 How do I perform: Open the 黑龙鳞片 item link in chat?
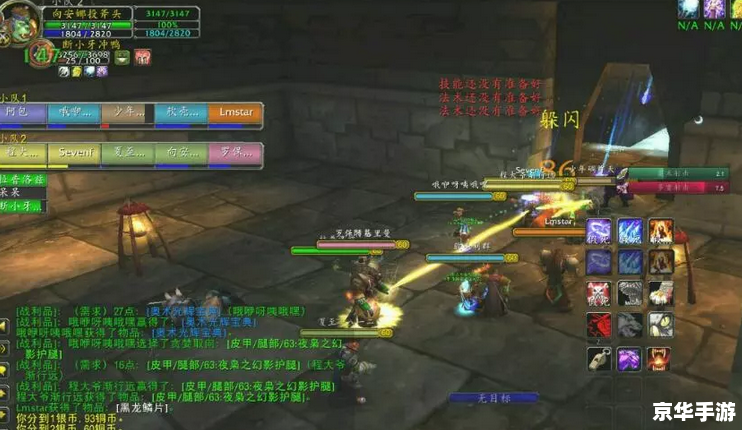click(141, 408)
